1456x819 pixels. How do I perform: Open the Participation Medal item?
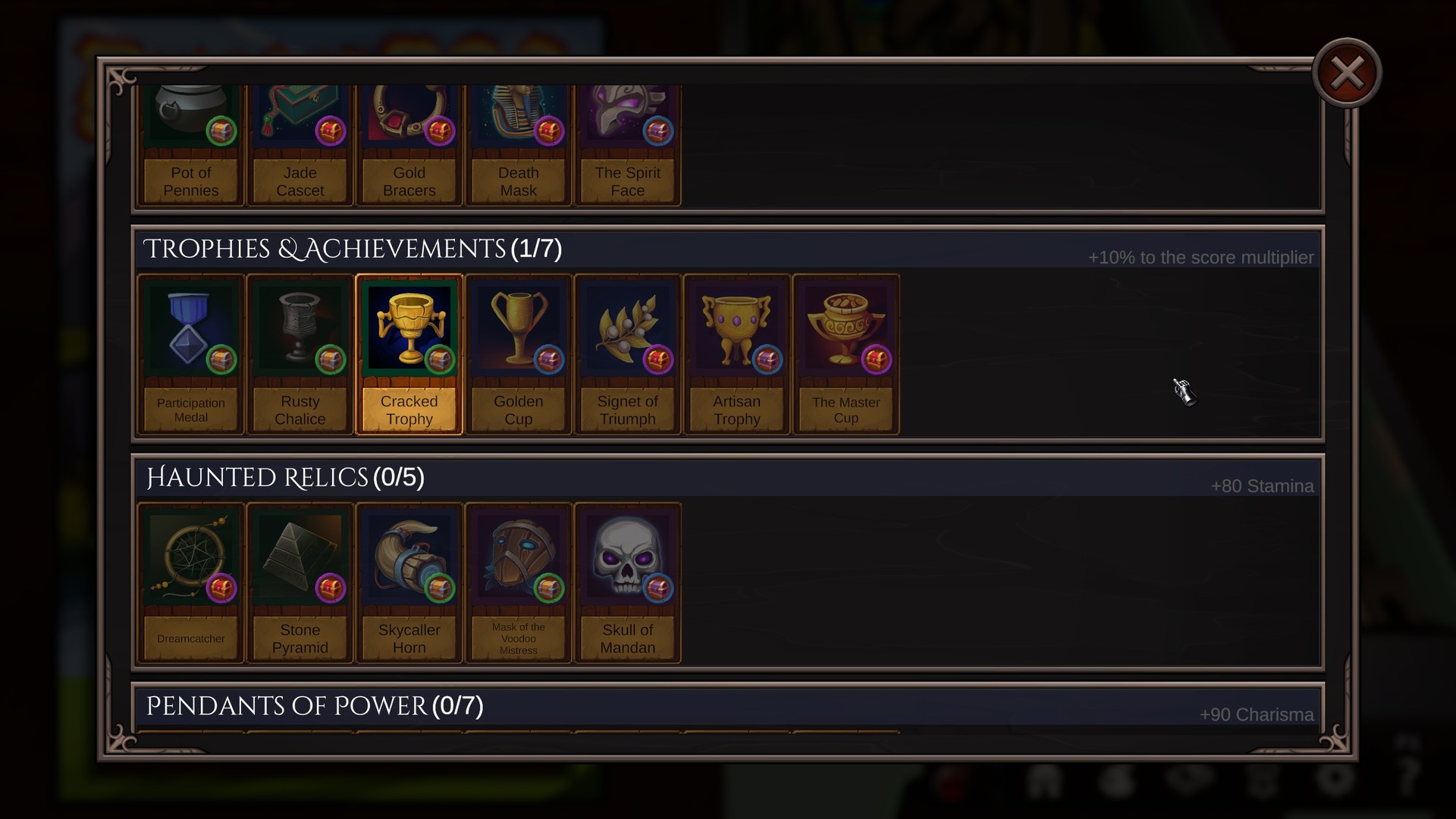click(x=190, y=326)
